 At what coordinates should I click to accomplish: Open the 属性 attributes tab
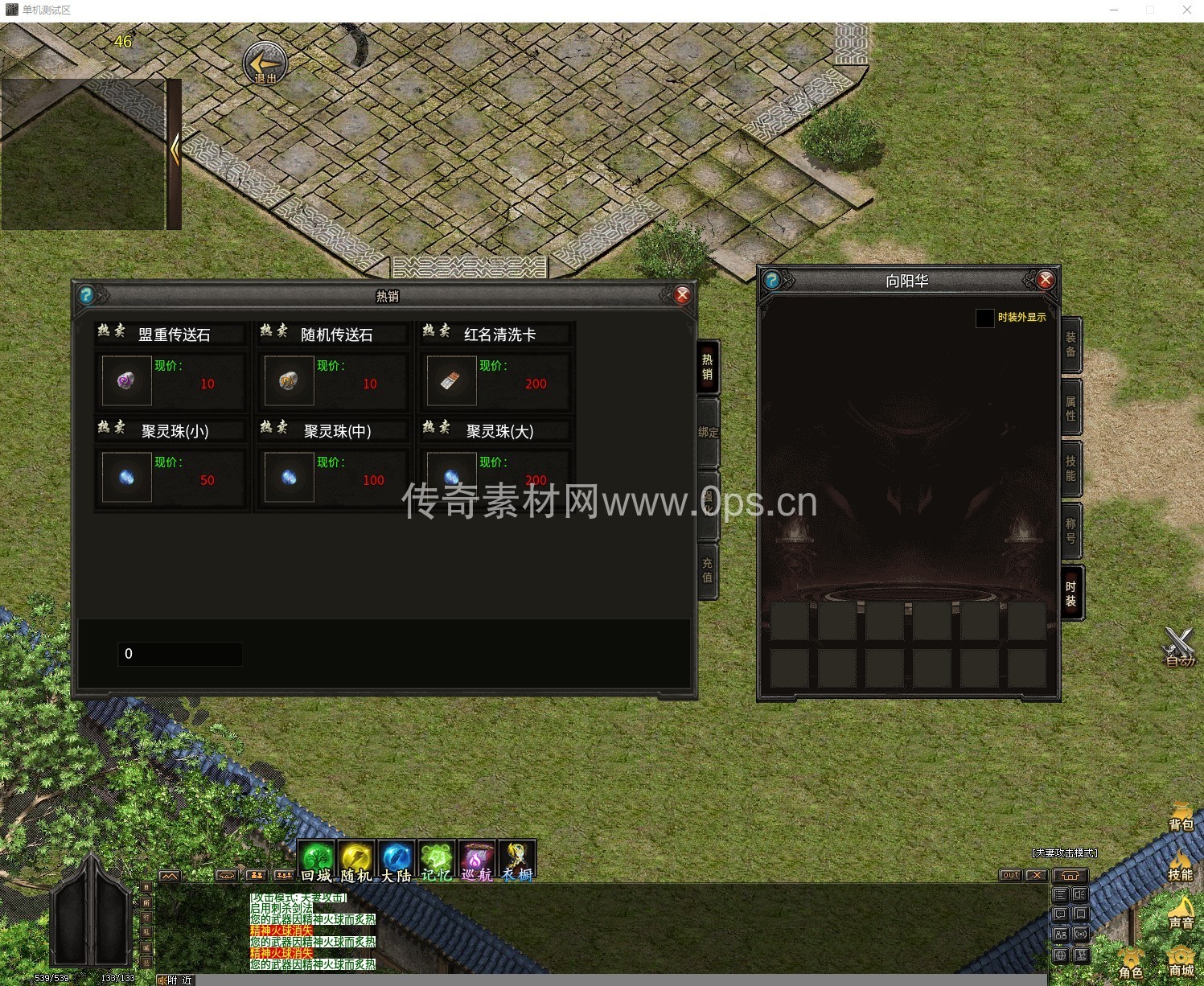1070,408
